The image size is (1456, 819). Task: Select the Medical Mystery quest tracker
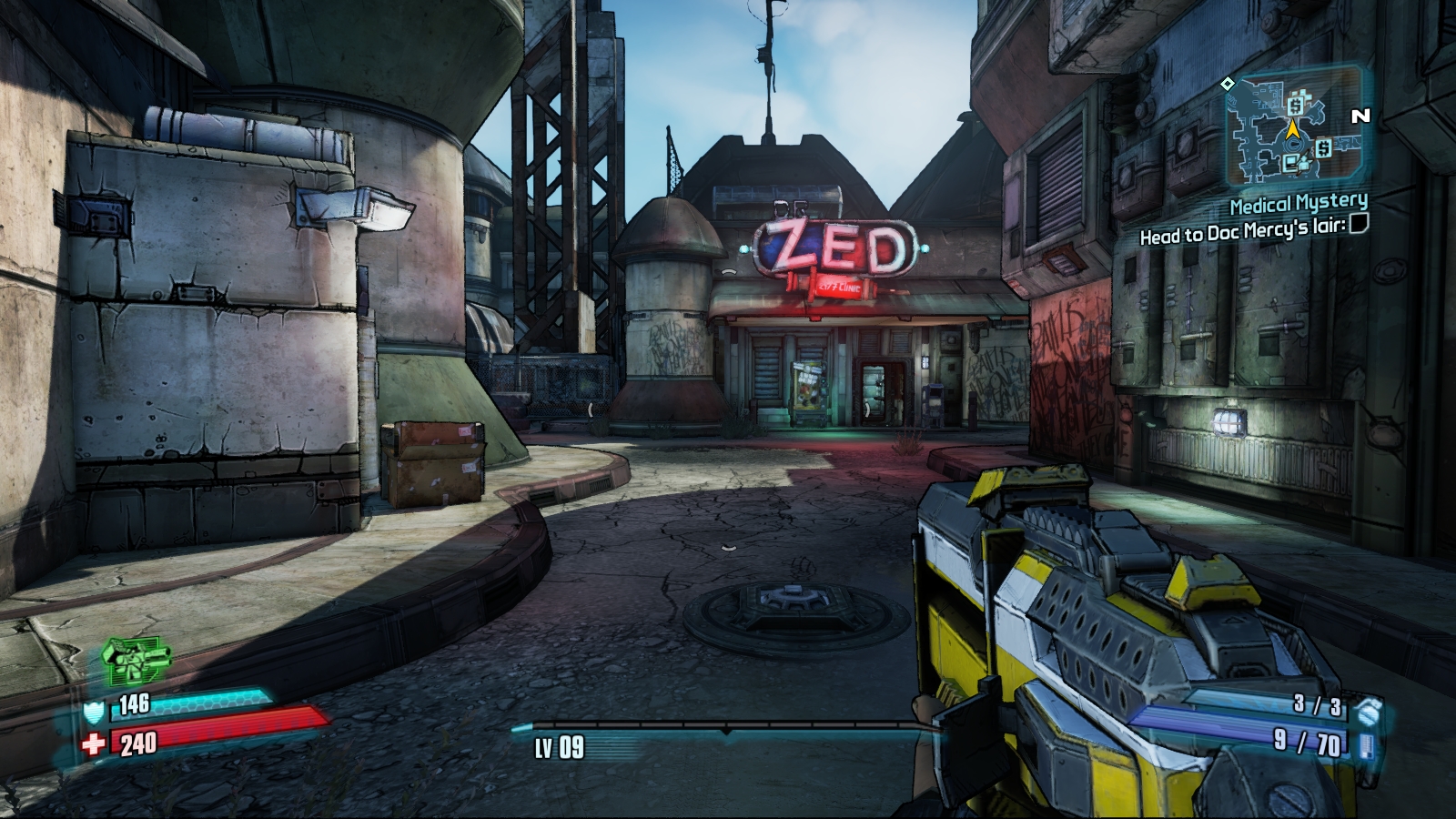(x=1298, y=201)
